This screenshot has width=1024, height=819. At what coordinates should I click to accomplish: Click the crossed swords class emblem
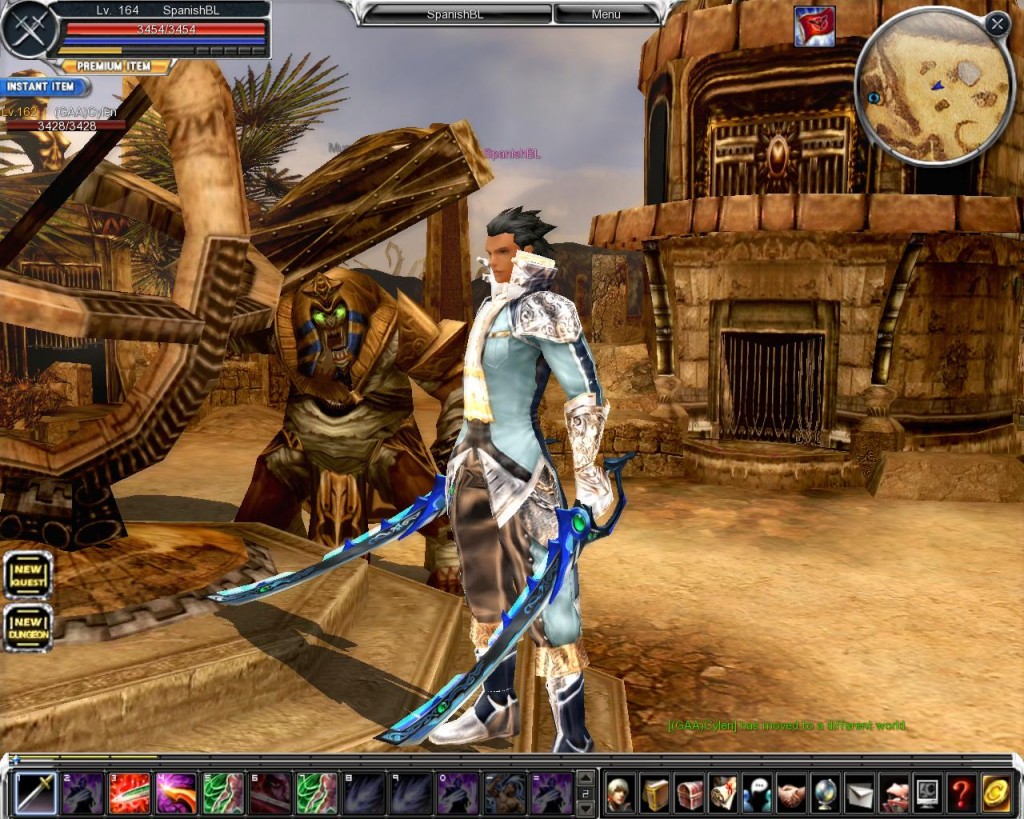27,29
